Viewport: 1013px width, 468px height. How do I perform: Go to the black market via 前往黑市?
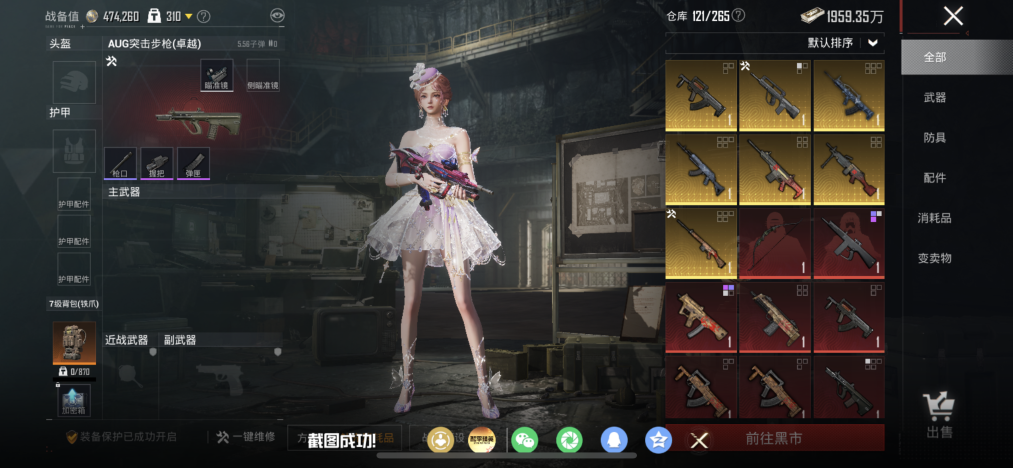pyautogui.click(x=774, y=438)
